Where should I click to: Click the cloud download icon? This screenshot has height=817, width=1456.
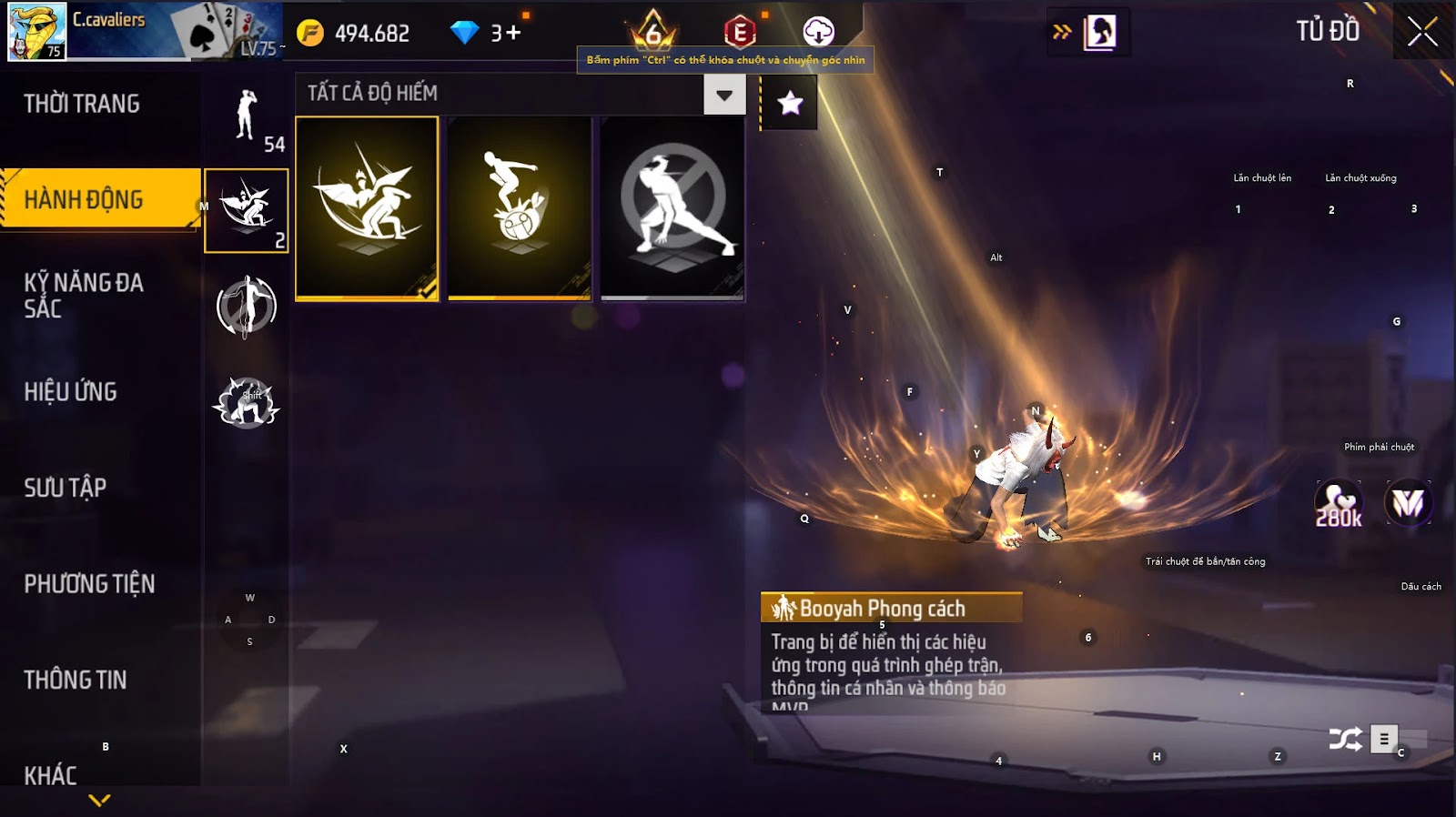818,32
